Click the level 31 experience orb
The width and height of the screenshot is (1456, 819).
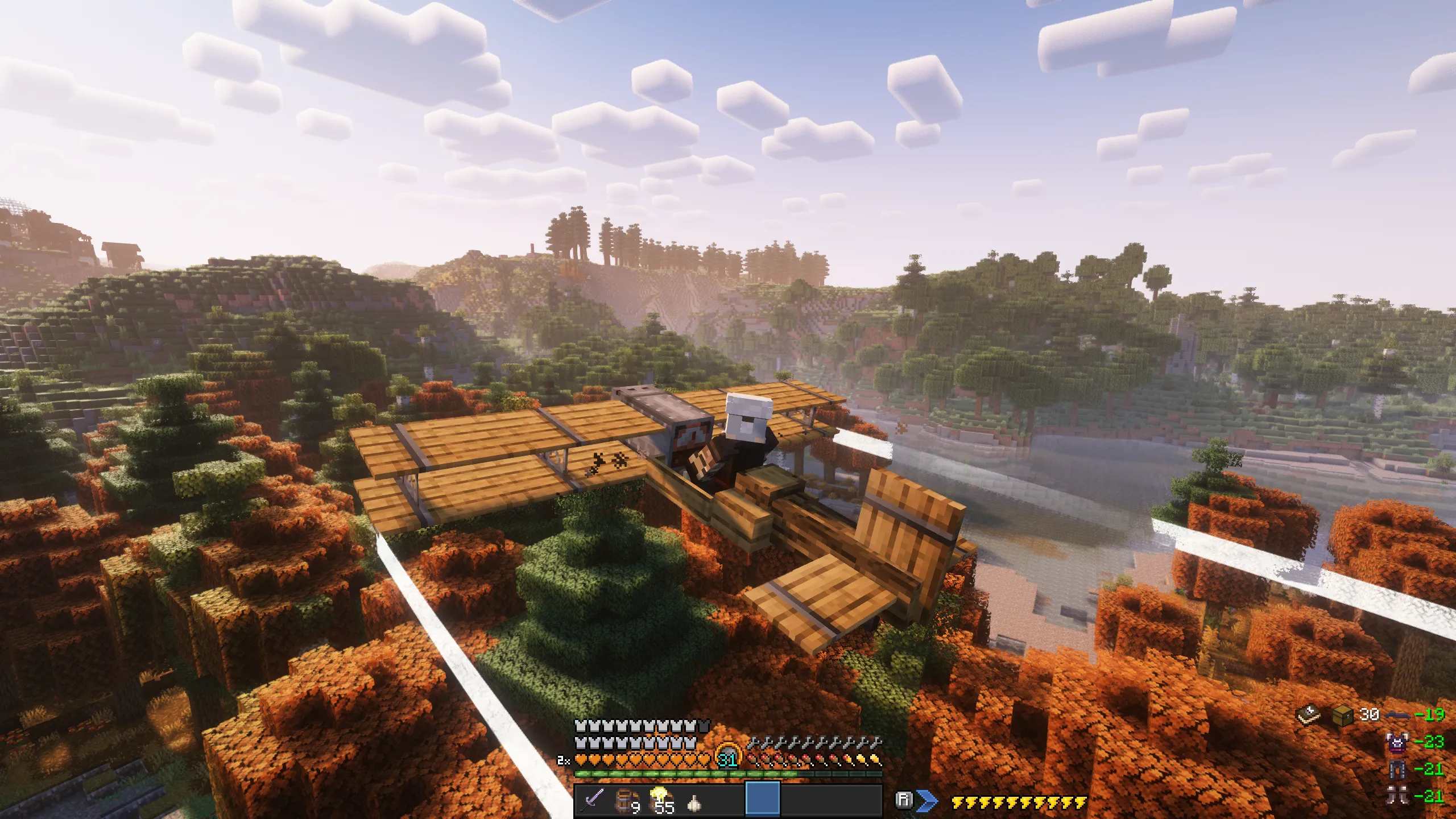(727, 758)
